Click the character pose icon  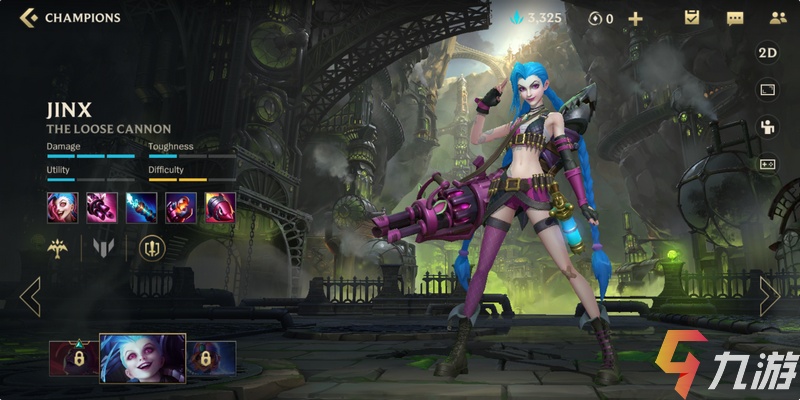click(768, 127)
